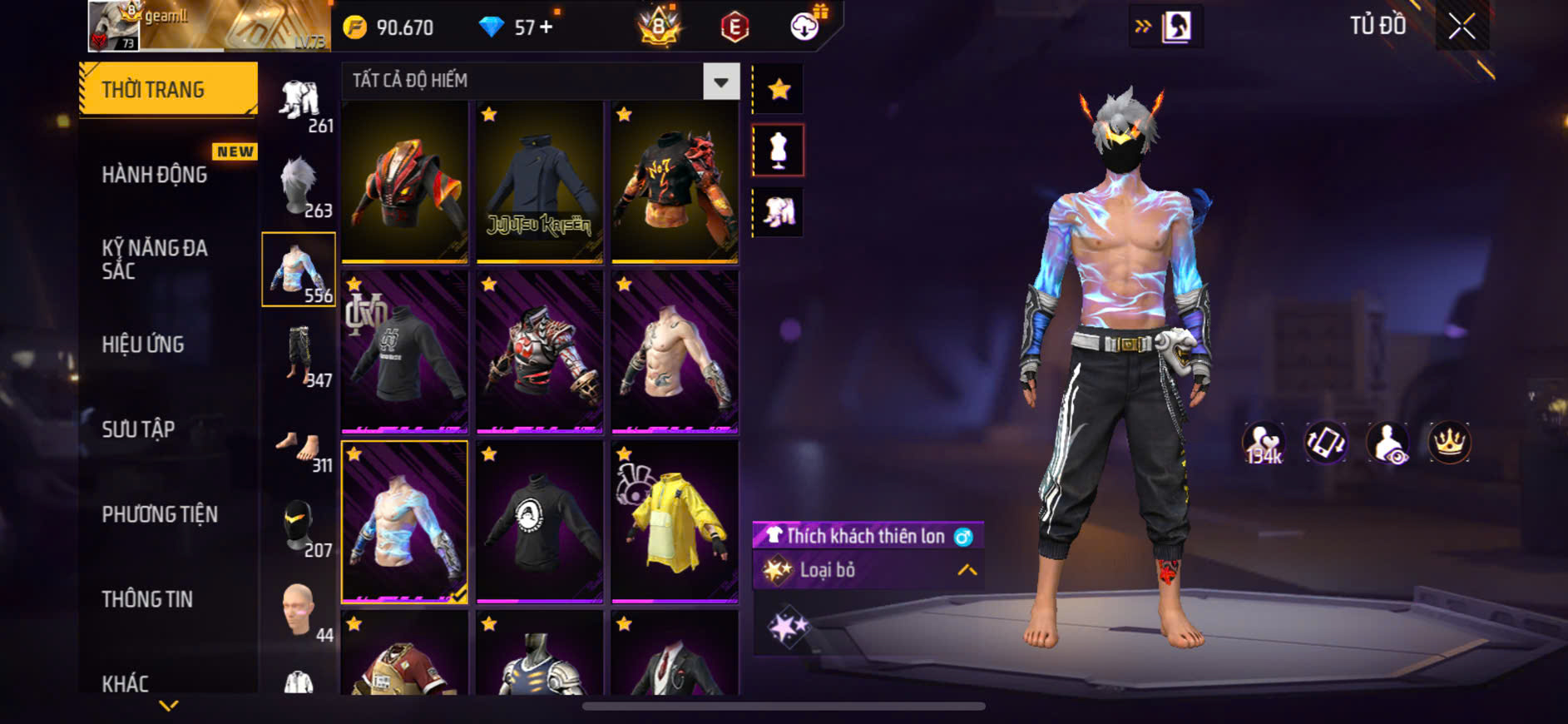The width and height of the screenshot is (1568, 724).
Task: Pick the black hoodie with white circle logo
Action: pyautogui.click(x=540, y=521)
